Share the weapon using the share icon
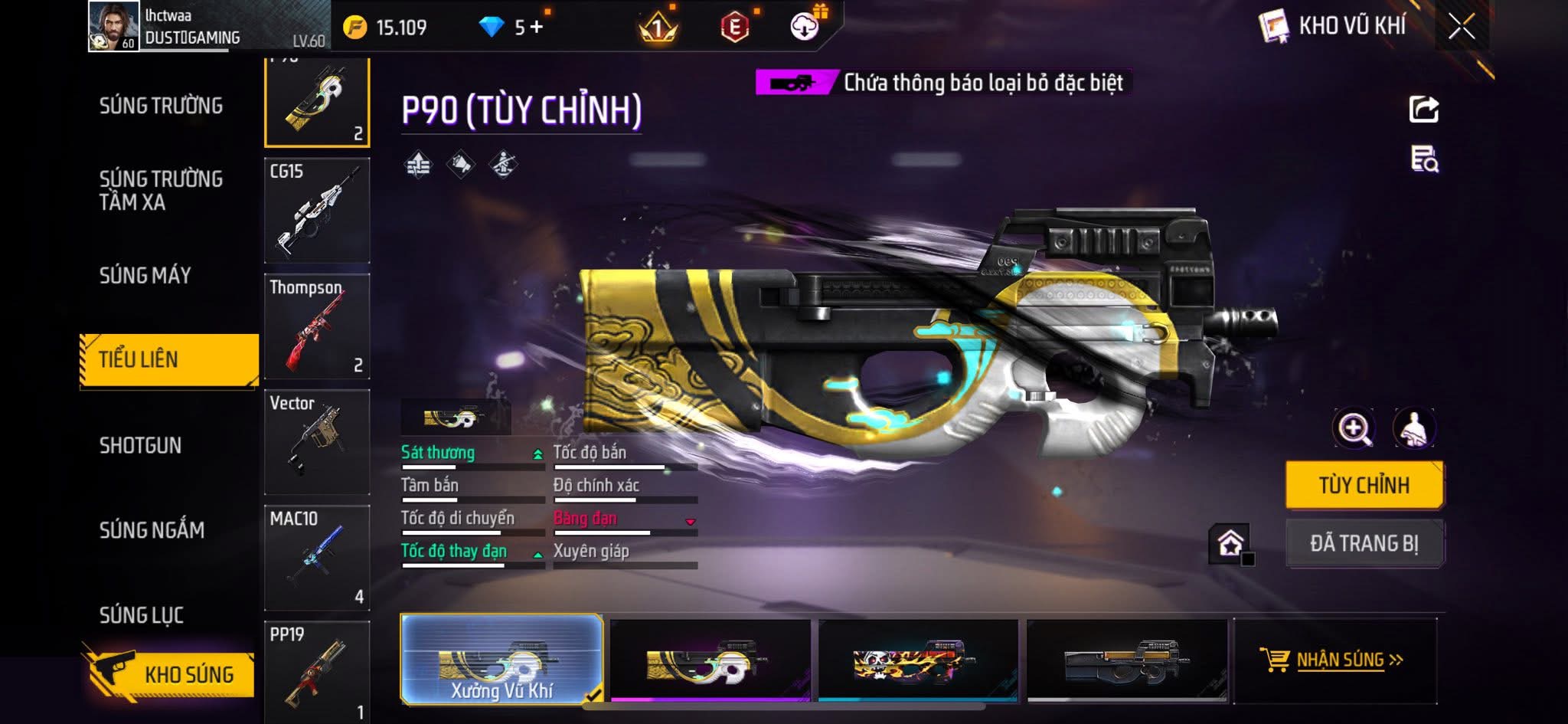Image resolution: width=1568 pixels, height=724 pixels. point(1424,110)
